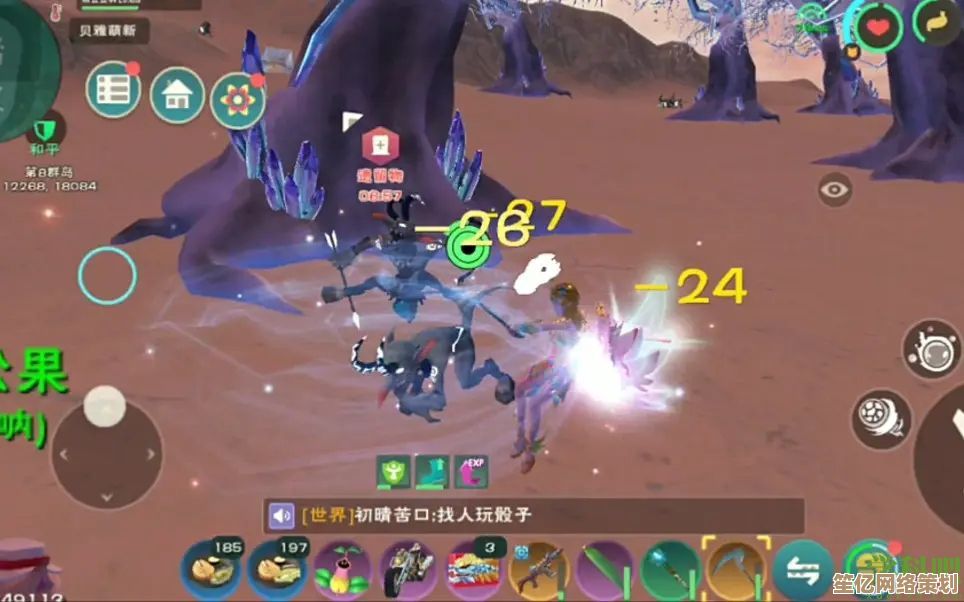This screenshot has width=964, height=602.
Task: Toggle the world chat speaker icon
Action: click(x=281, y=516)
